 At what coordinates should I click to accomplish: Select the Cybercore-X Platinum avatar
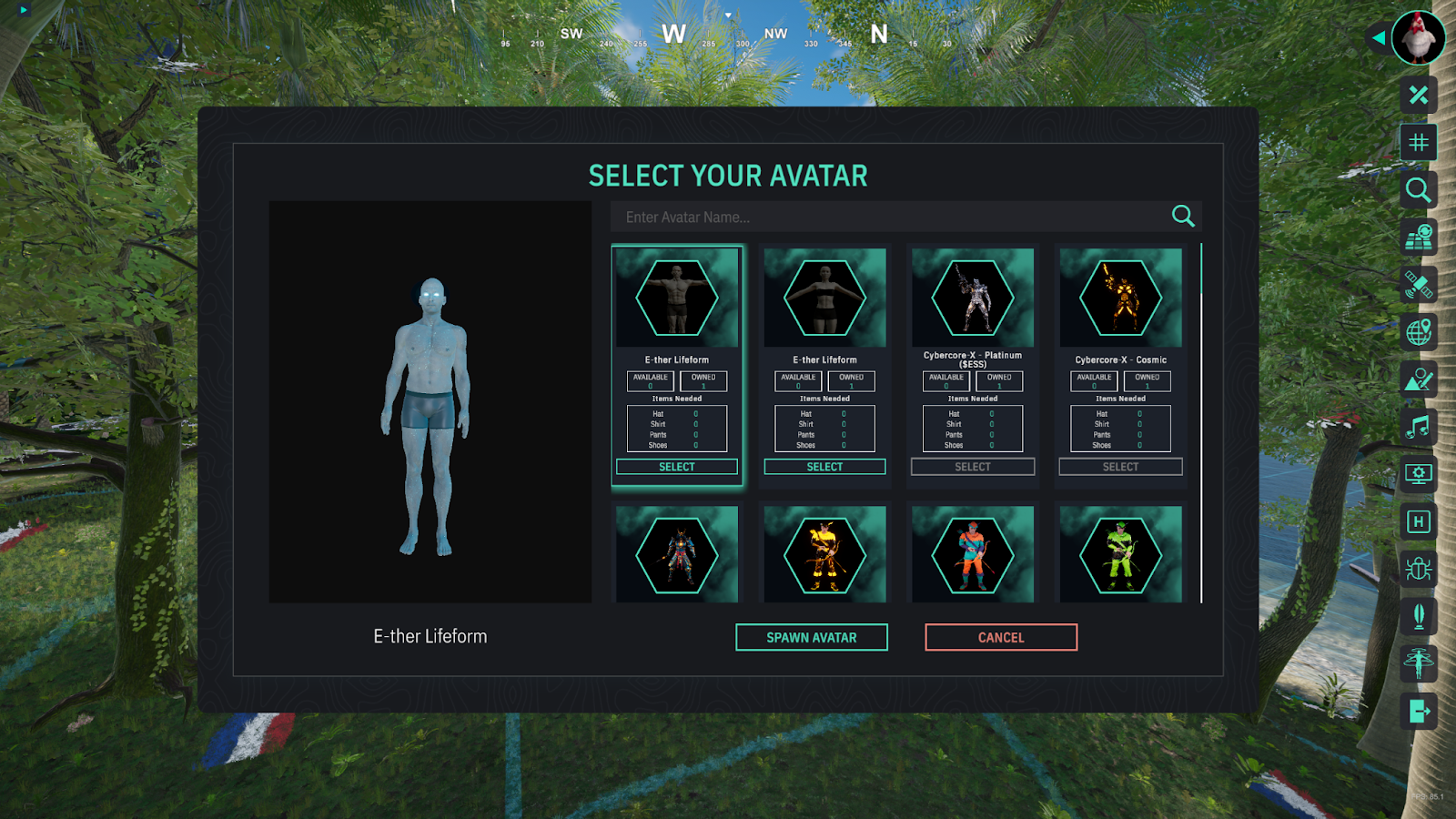[x=972, y=467]
